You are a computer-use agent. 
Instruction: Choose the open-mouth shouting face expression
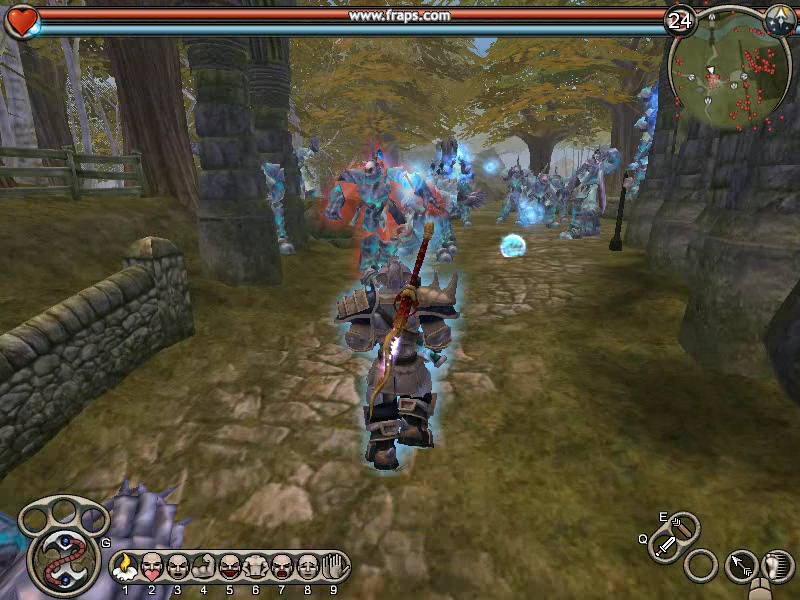tap(281, 567)
